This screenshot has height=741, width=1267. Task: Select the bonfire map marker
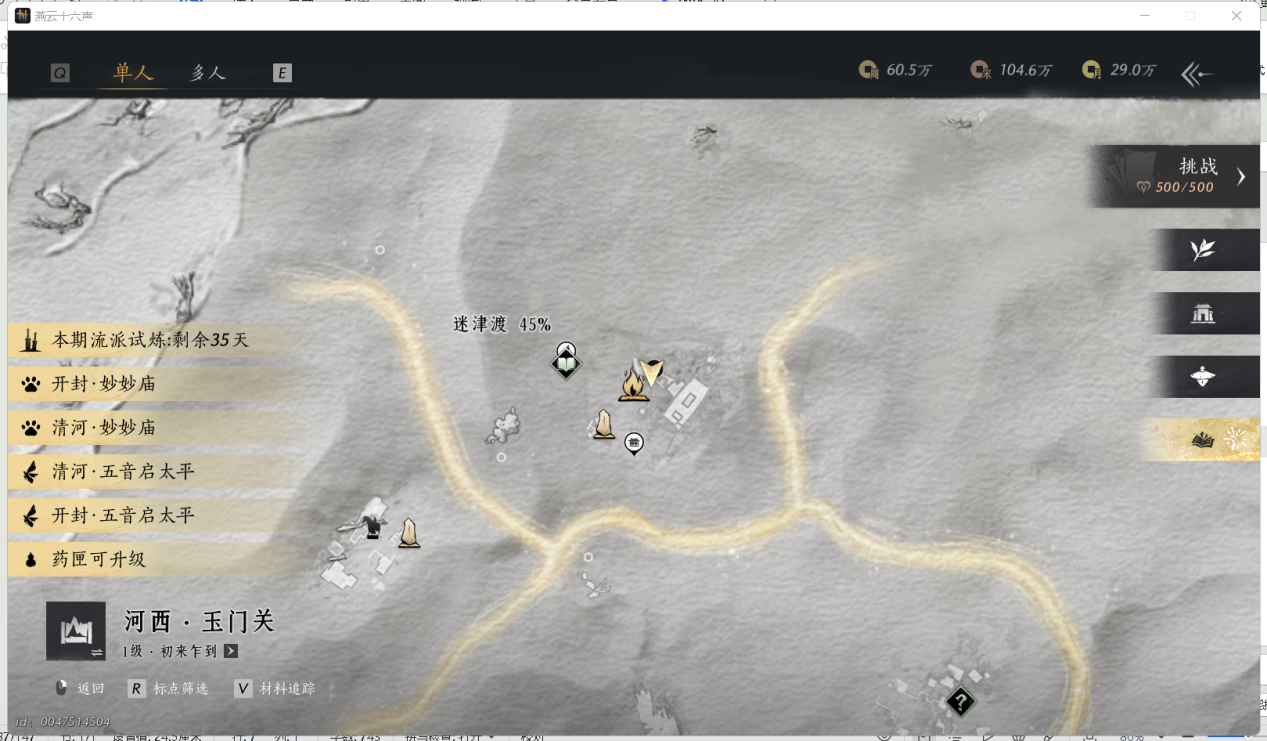[x=632, y=383]
